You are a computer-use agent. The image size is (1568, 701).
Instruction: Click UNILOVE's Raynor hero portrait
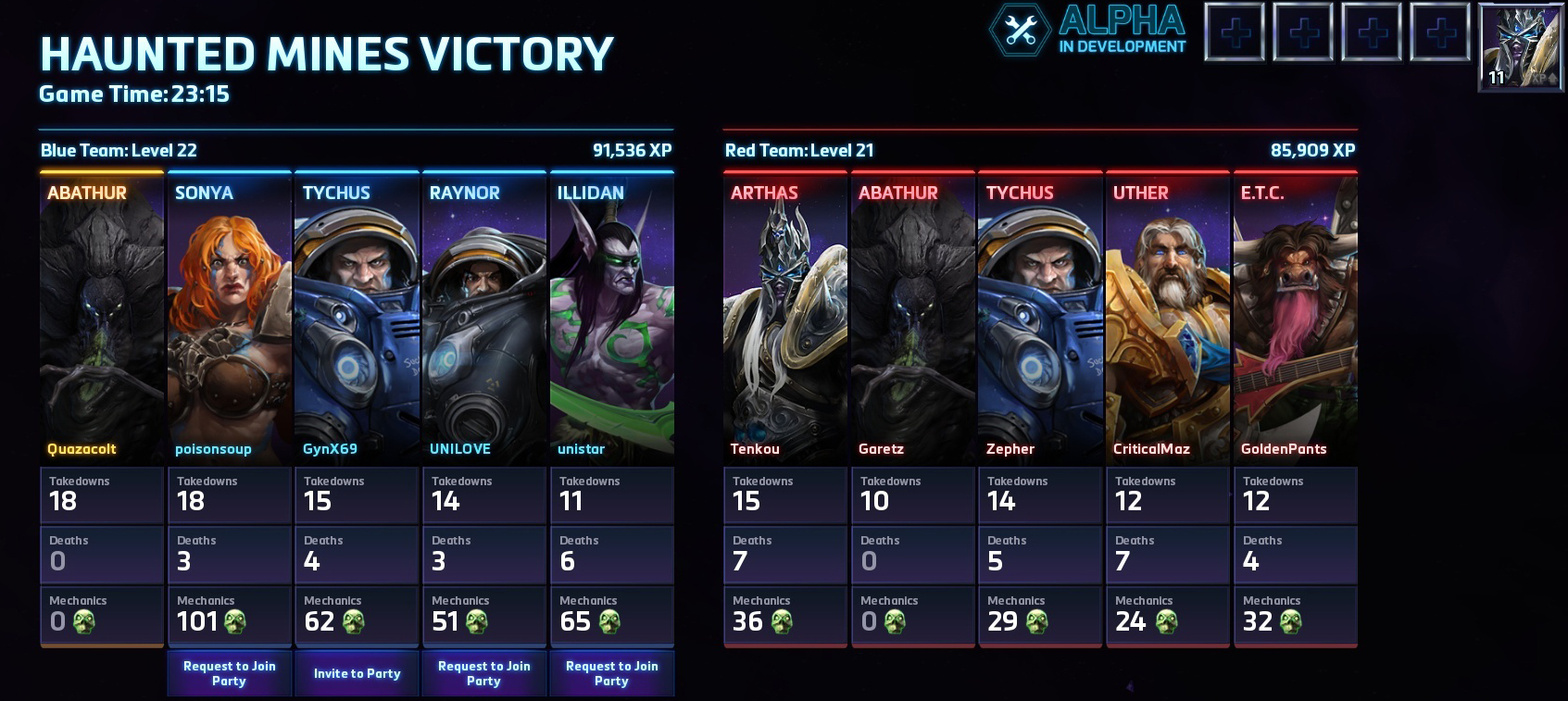tap(484, 319)
